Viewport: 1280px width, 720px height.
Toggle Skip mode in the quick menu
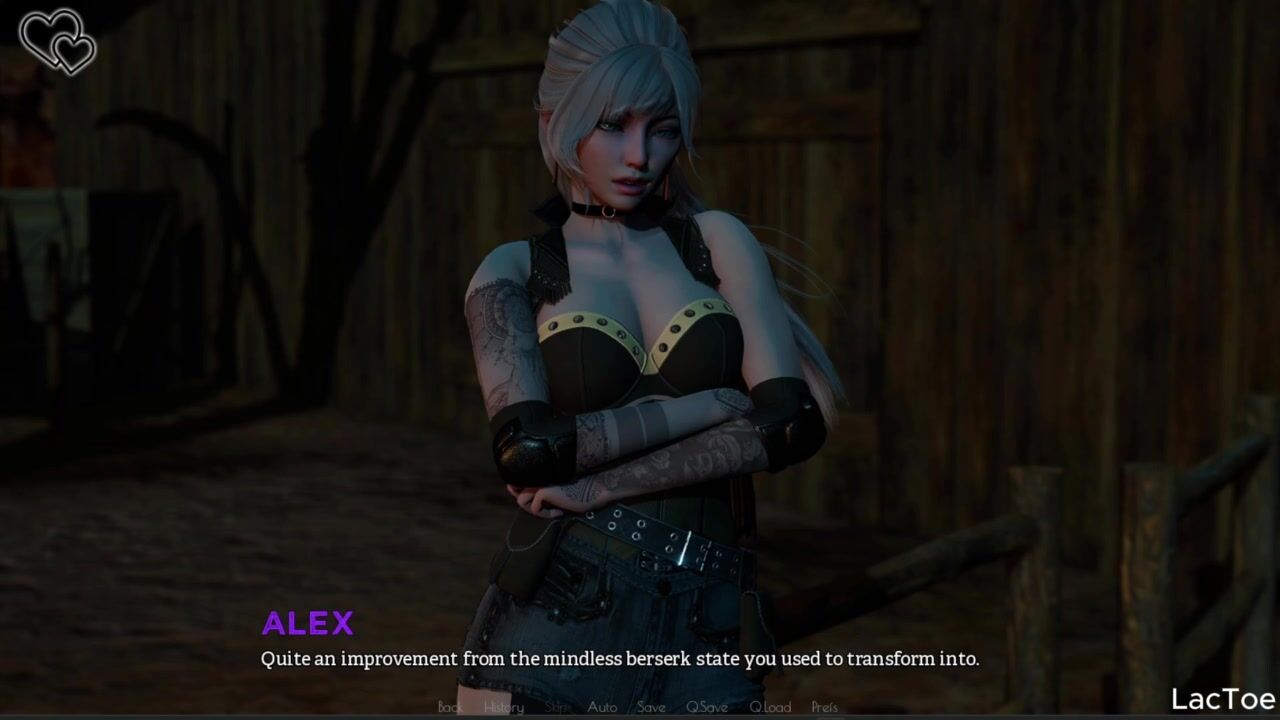point(556,707)
